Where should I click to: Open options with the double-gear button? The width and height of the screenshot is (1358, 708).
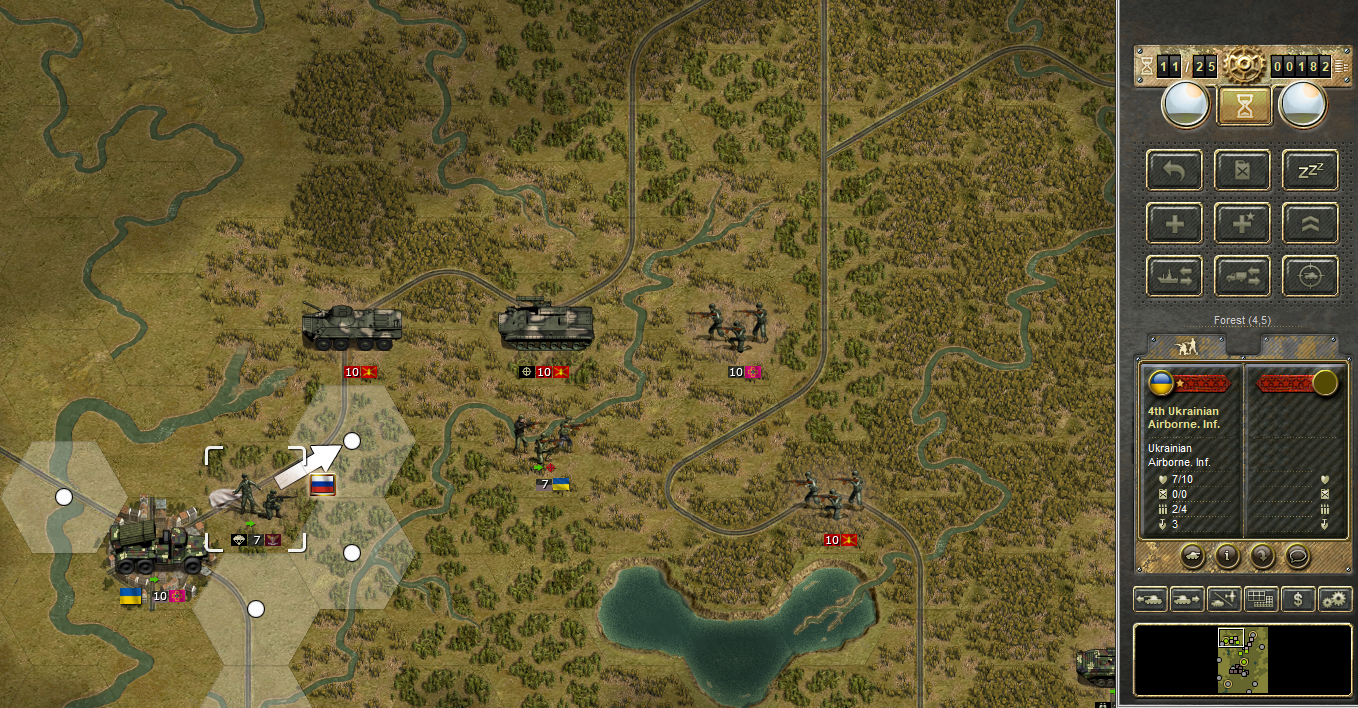[1335, 599]
